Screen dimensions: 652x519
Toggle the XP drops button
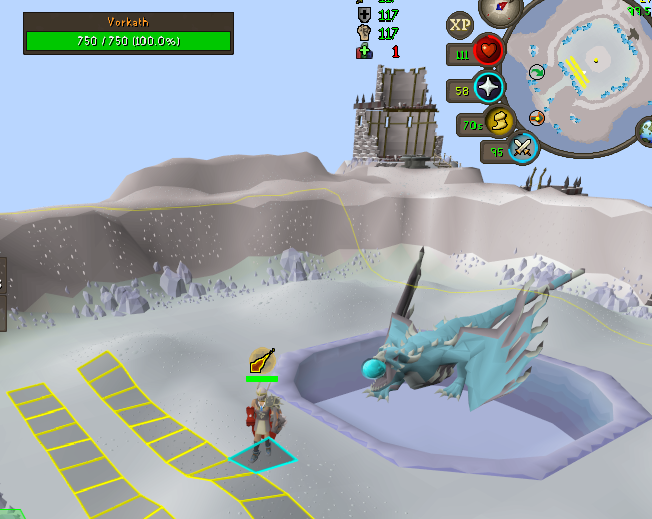pyautogui.click(x=460, y=25)
